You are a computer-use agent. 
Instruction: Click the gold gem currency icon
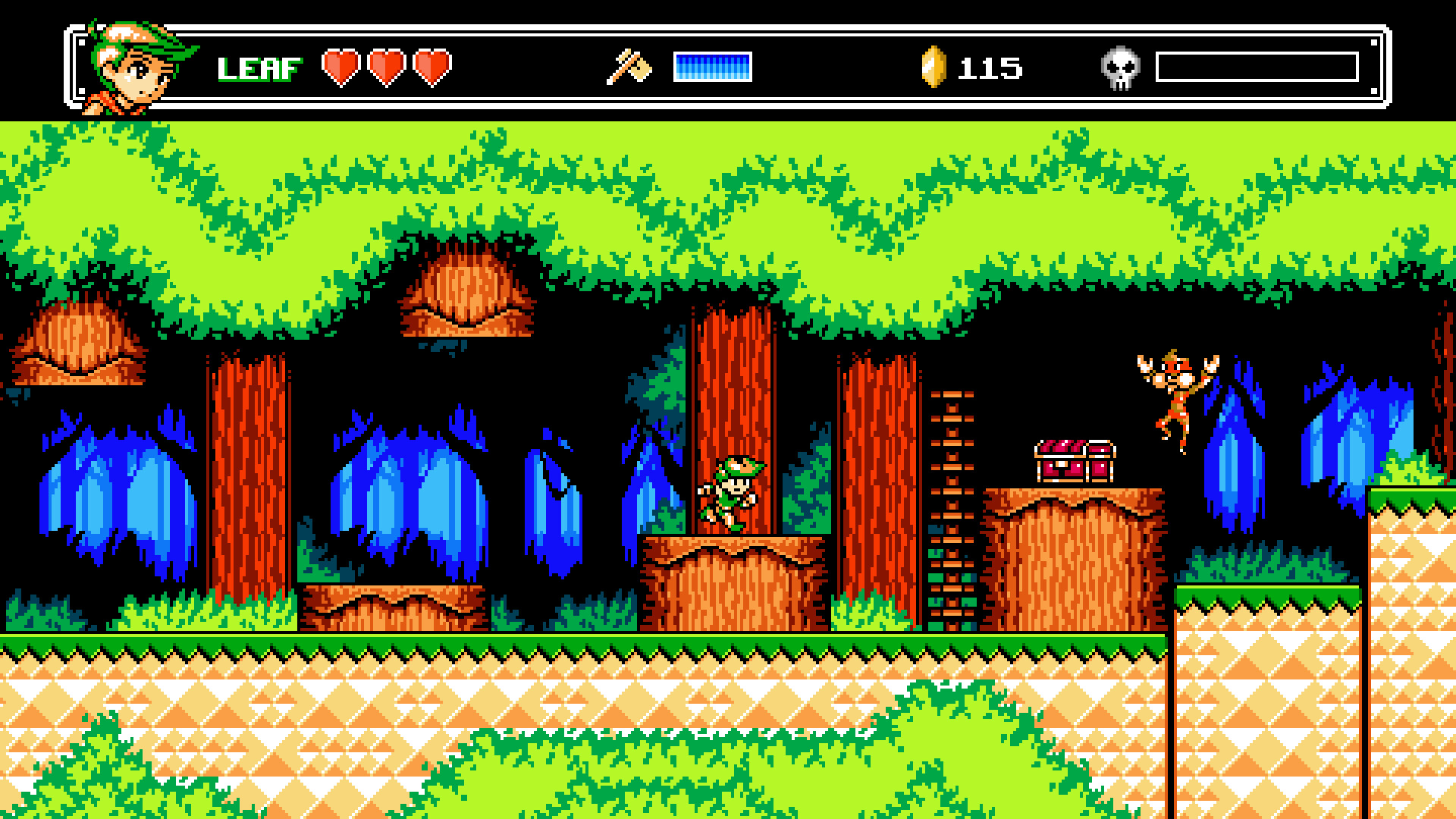click(x=934, y=67)
